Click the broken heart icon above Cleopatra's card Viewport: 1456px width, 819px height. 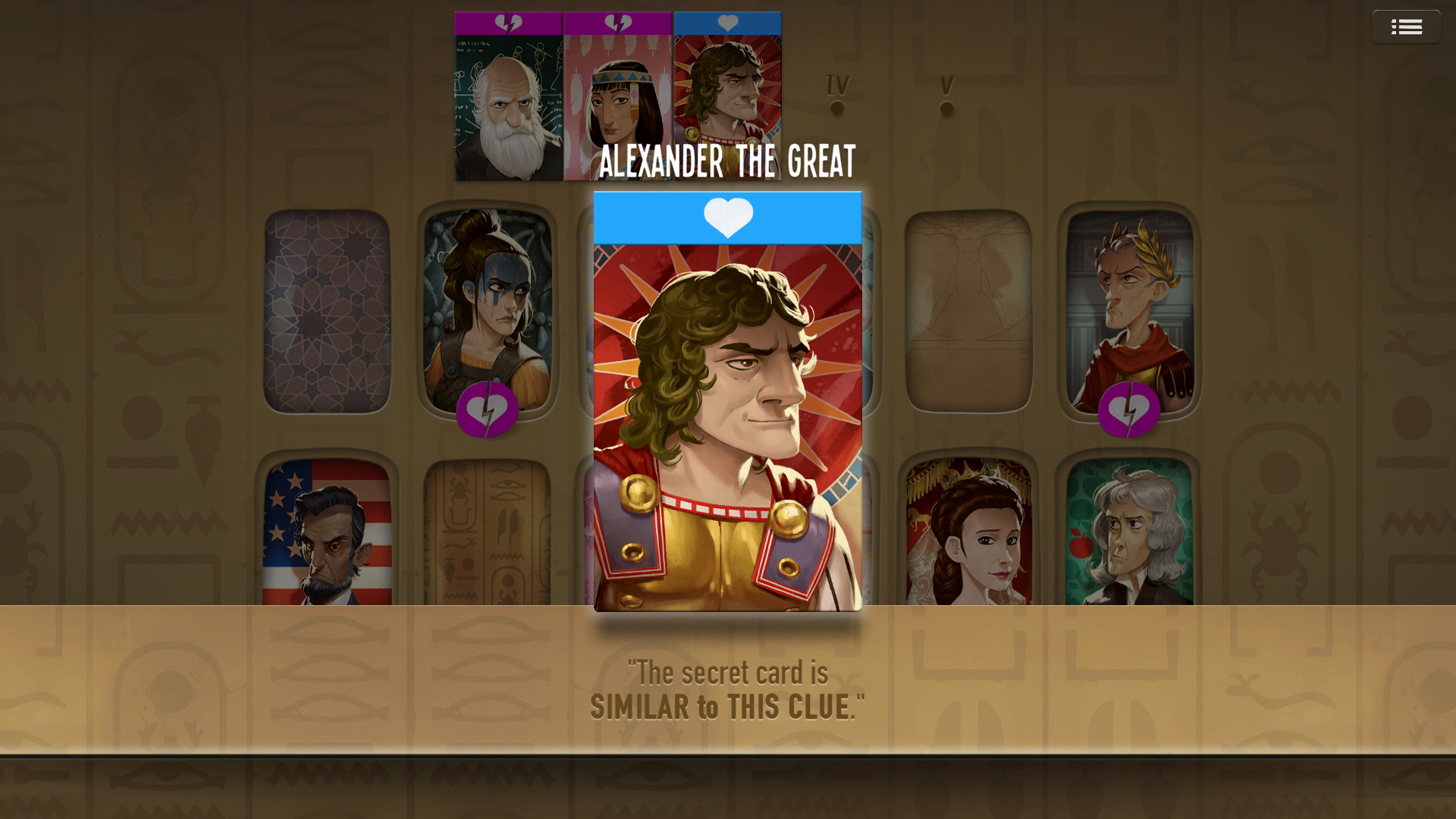point(617,24)
